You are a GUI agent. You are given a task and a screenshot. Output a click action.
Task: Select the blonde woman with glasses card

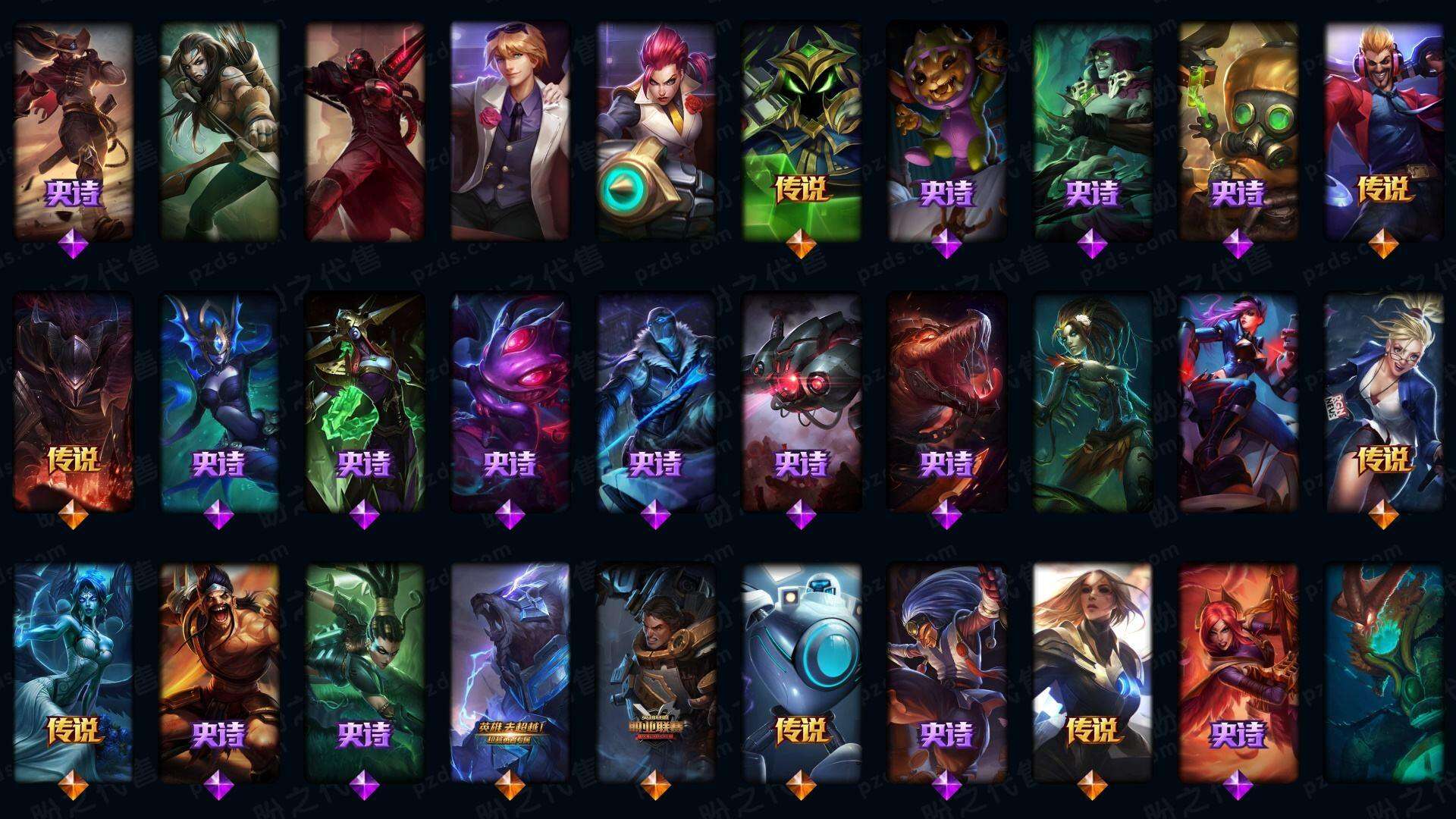(1383, 402)
